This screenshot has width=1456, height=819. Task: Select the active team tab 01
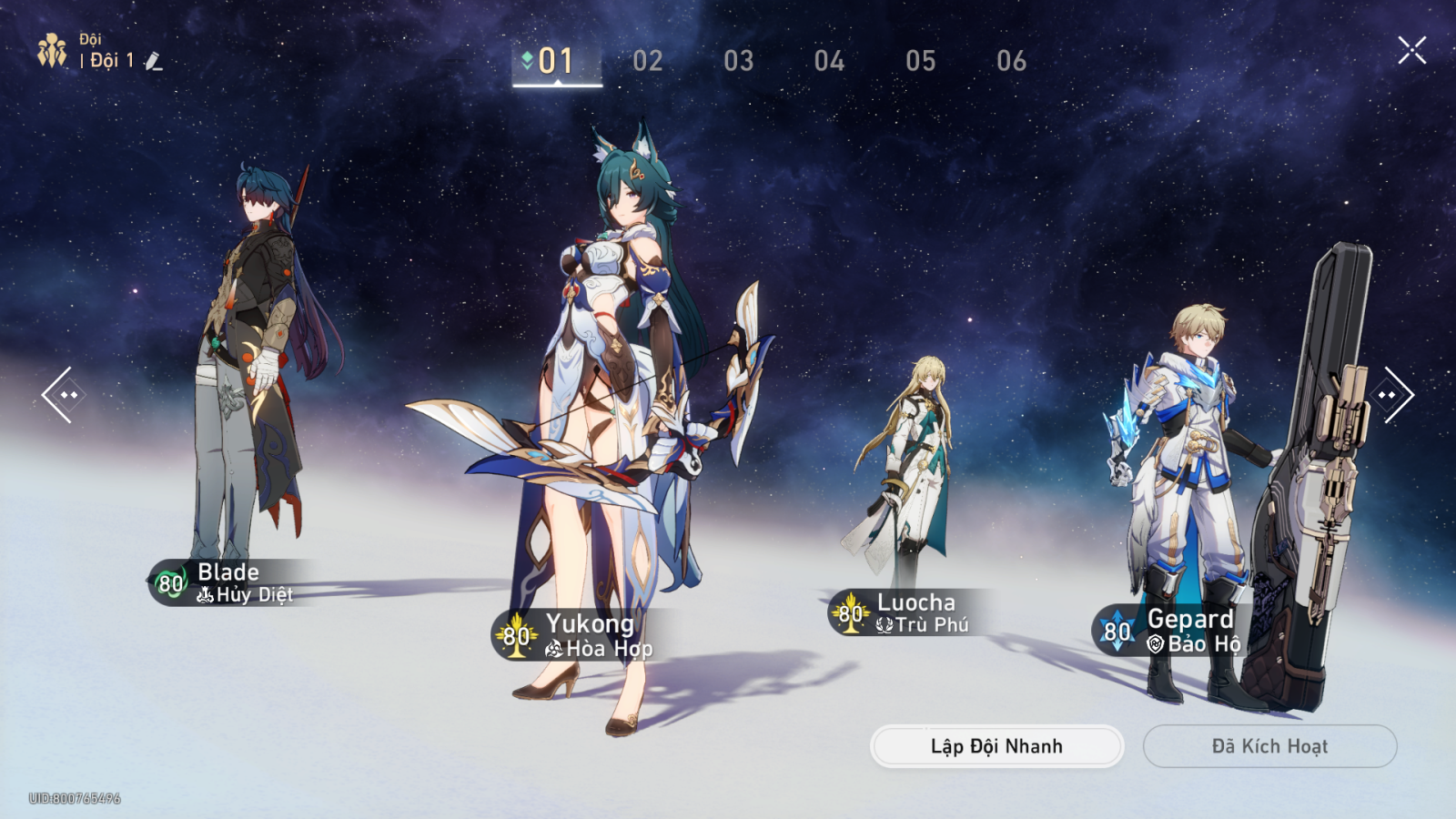[x=556, y=61]
